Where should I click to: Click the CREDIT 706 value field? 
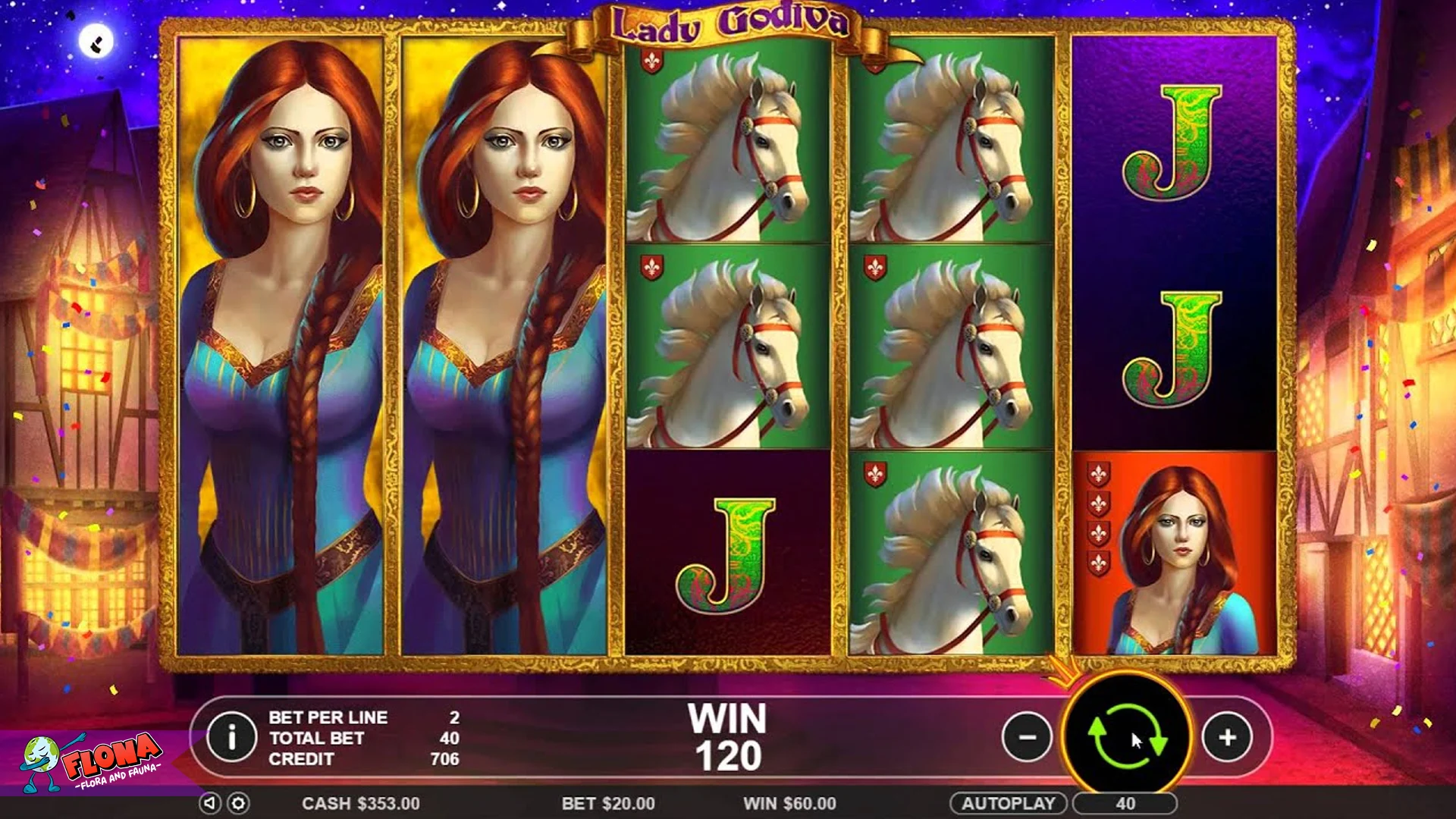pos(445,758)
